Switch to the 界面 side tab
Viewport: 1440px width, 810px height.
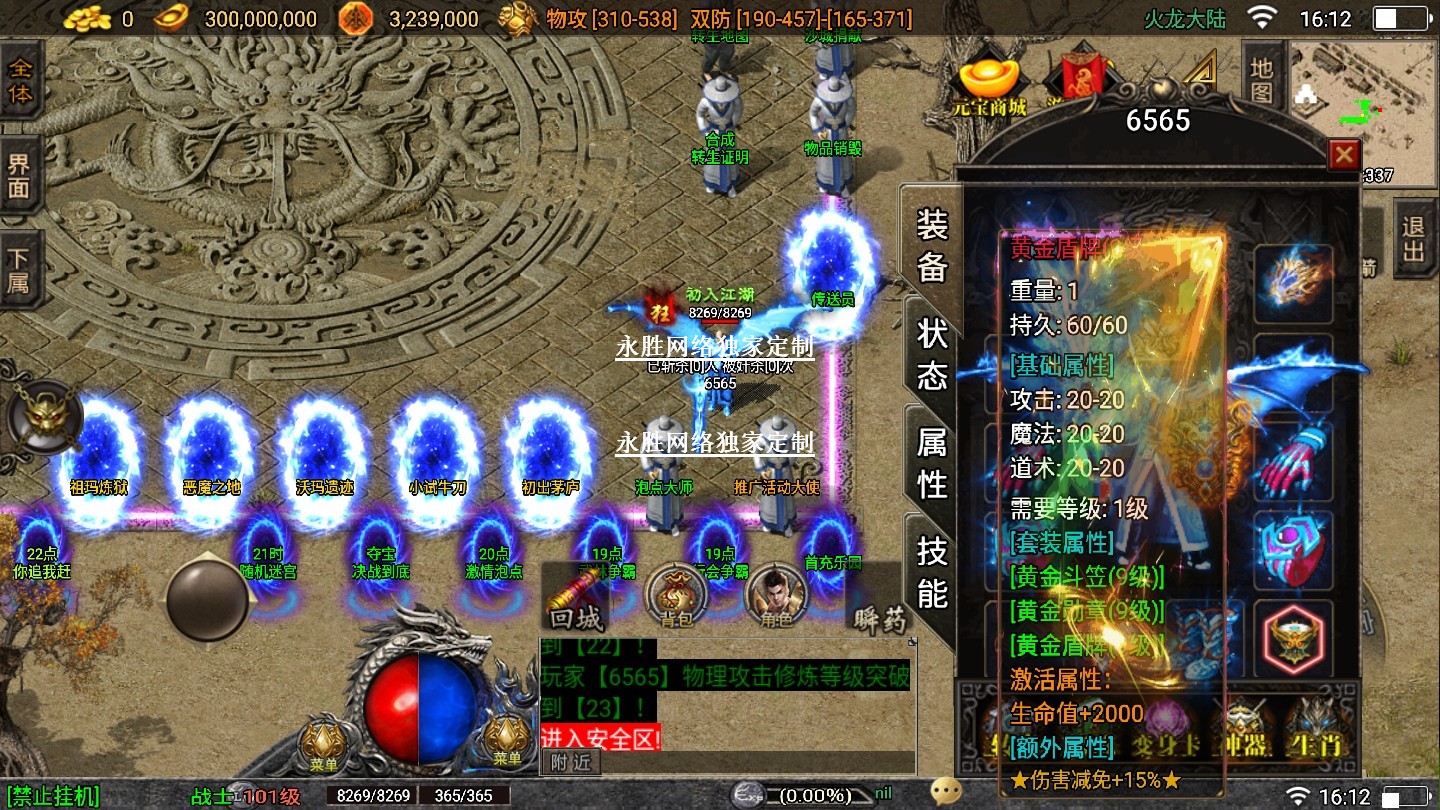tap(20, 176)
